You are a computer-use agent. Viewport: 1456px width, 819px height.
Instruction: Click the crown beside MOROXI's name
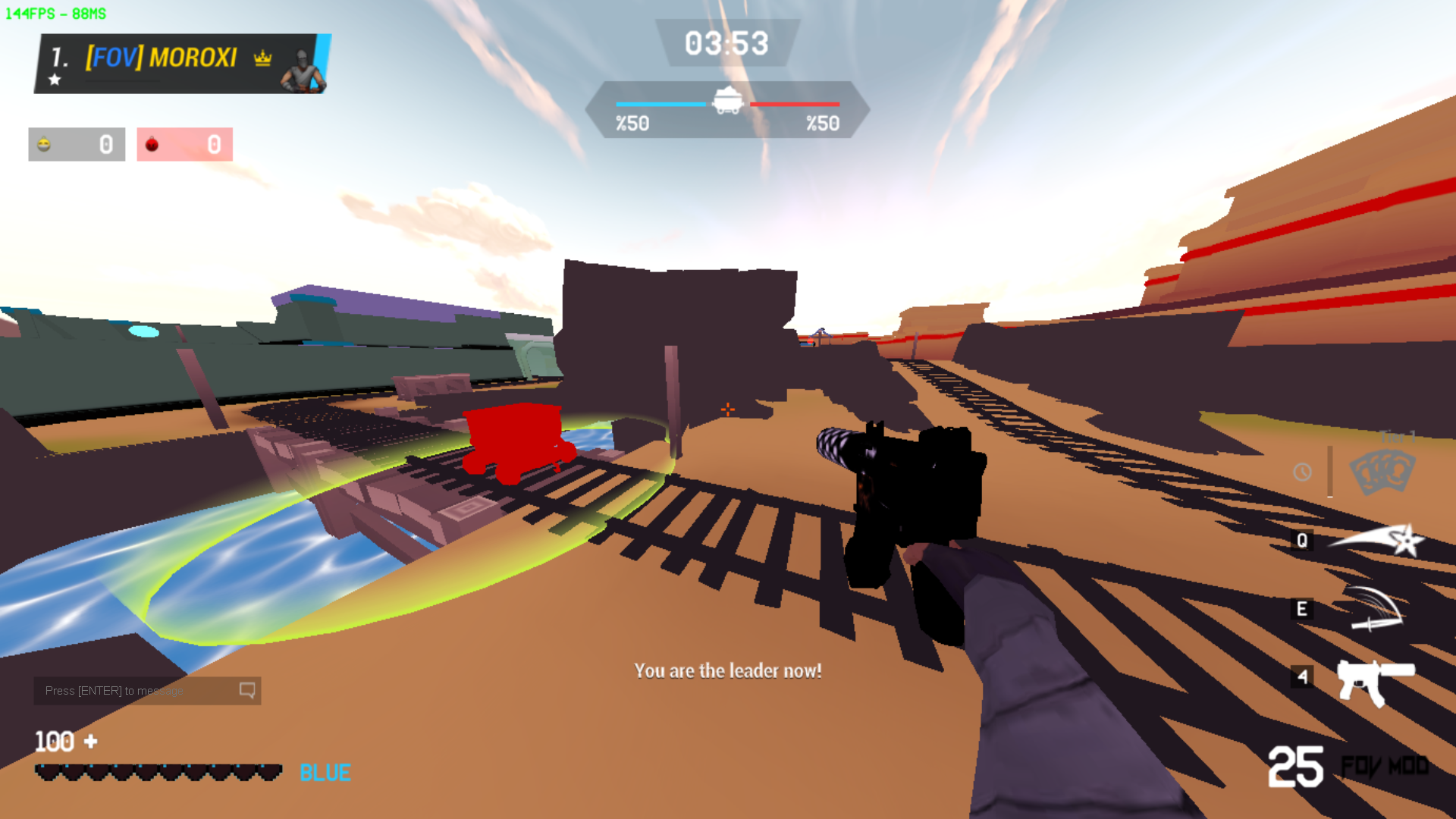(x=261, y=58)
